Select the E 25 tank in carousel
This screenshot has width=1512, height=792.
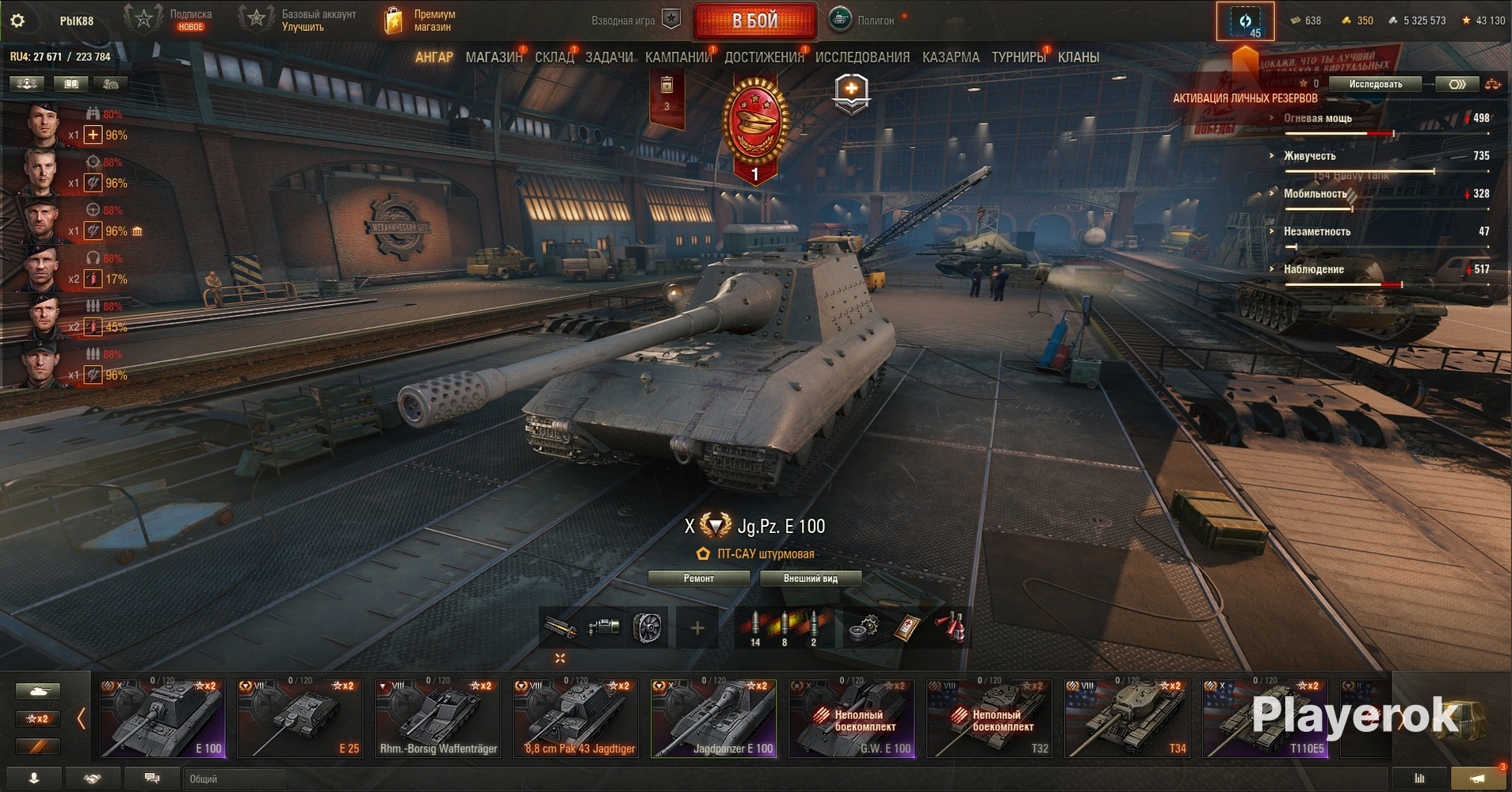tap(300, 718)
